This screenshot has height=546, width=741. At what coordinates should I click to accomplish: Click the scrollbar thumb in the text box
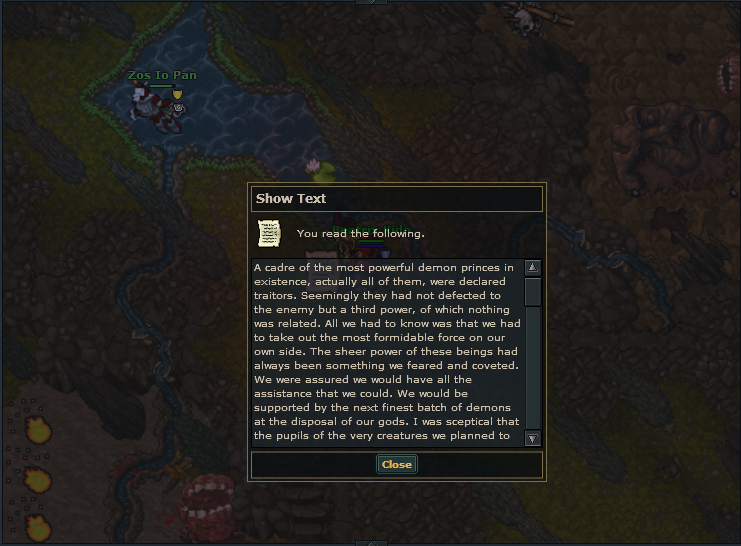(x=533, y=291)
